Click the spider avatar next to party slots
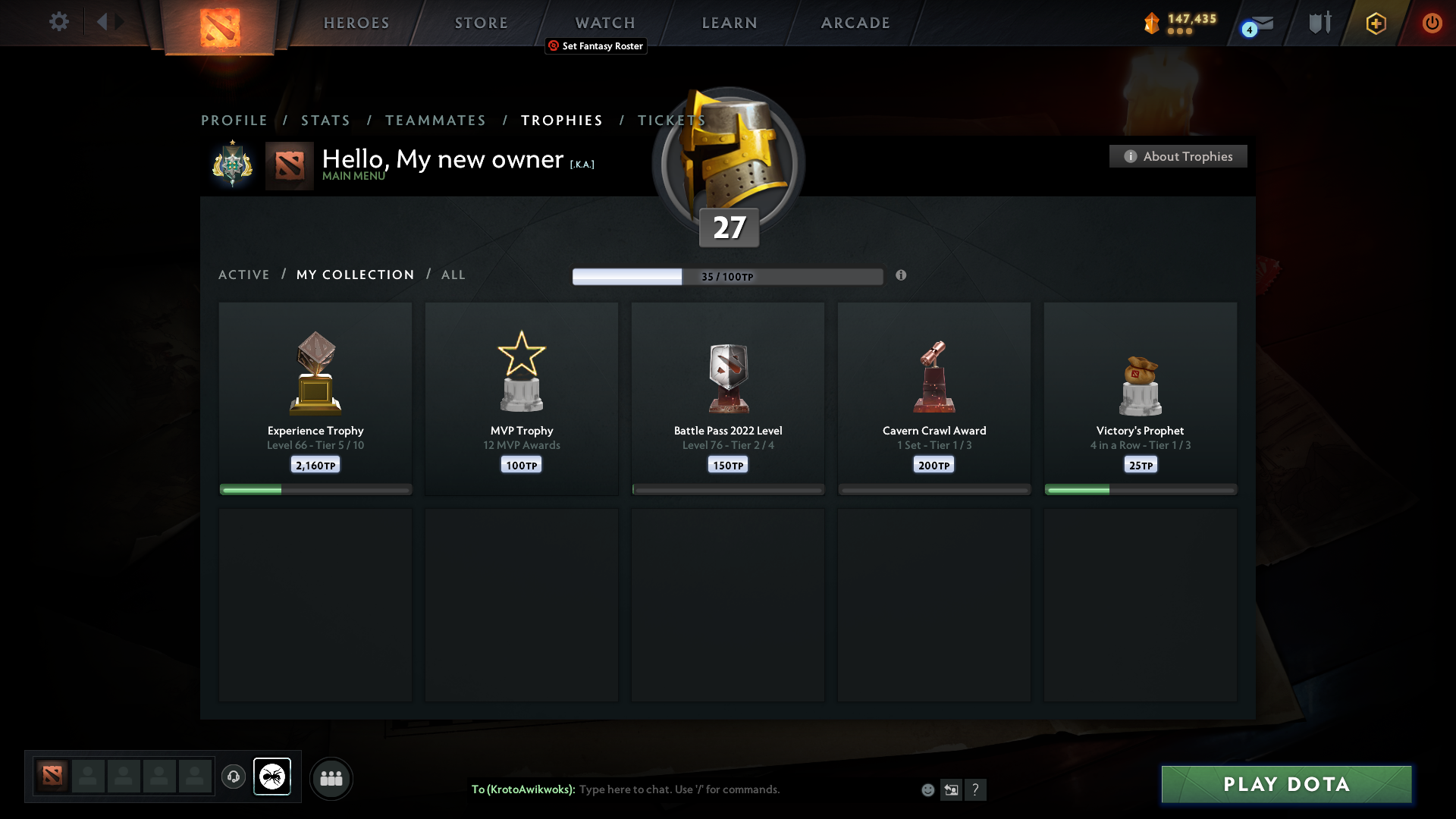 point(272,777)
